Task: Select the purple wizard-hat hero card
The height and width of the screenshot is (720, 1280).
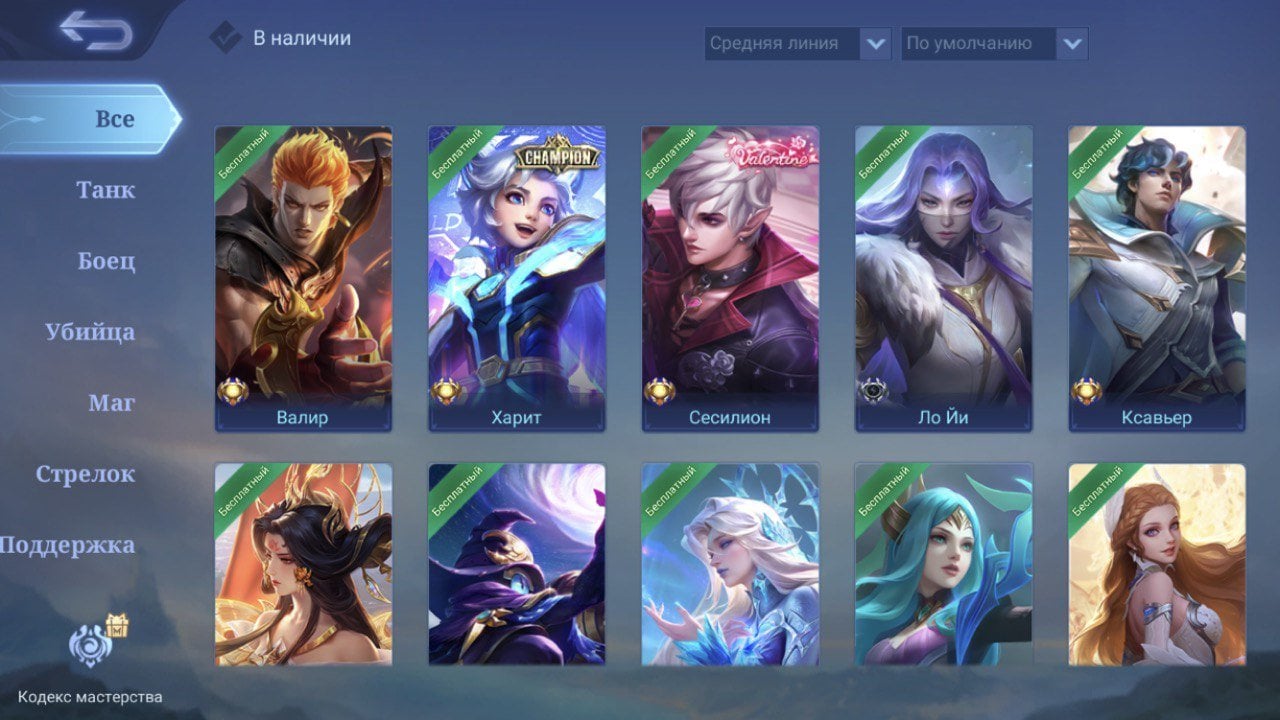Action: tap(517, 564)
